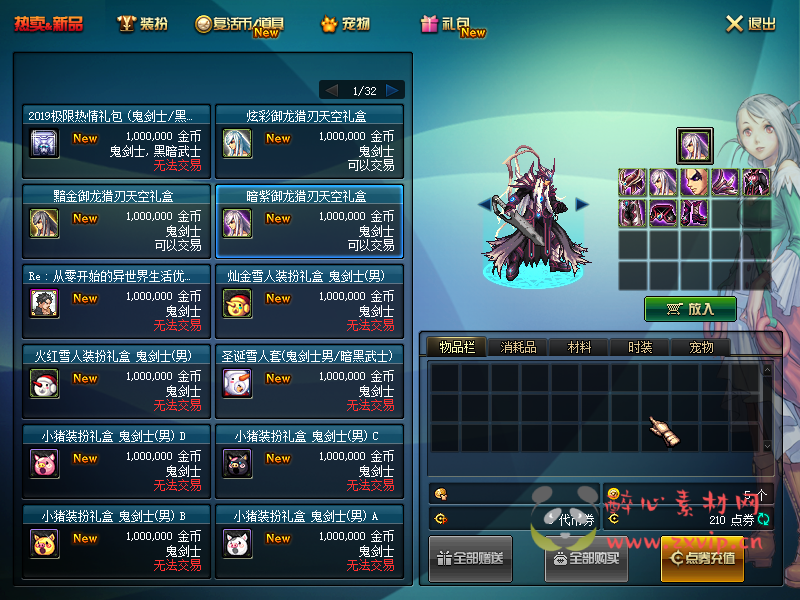Go to the previous shop page
Viewport: 800px width, 600px height.
332,90
